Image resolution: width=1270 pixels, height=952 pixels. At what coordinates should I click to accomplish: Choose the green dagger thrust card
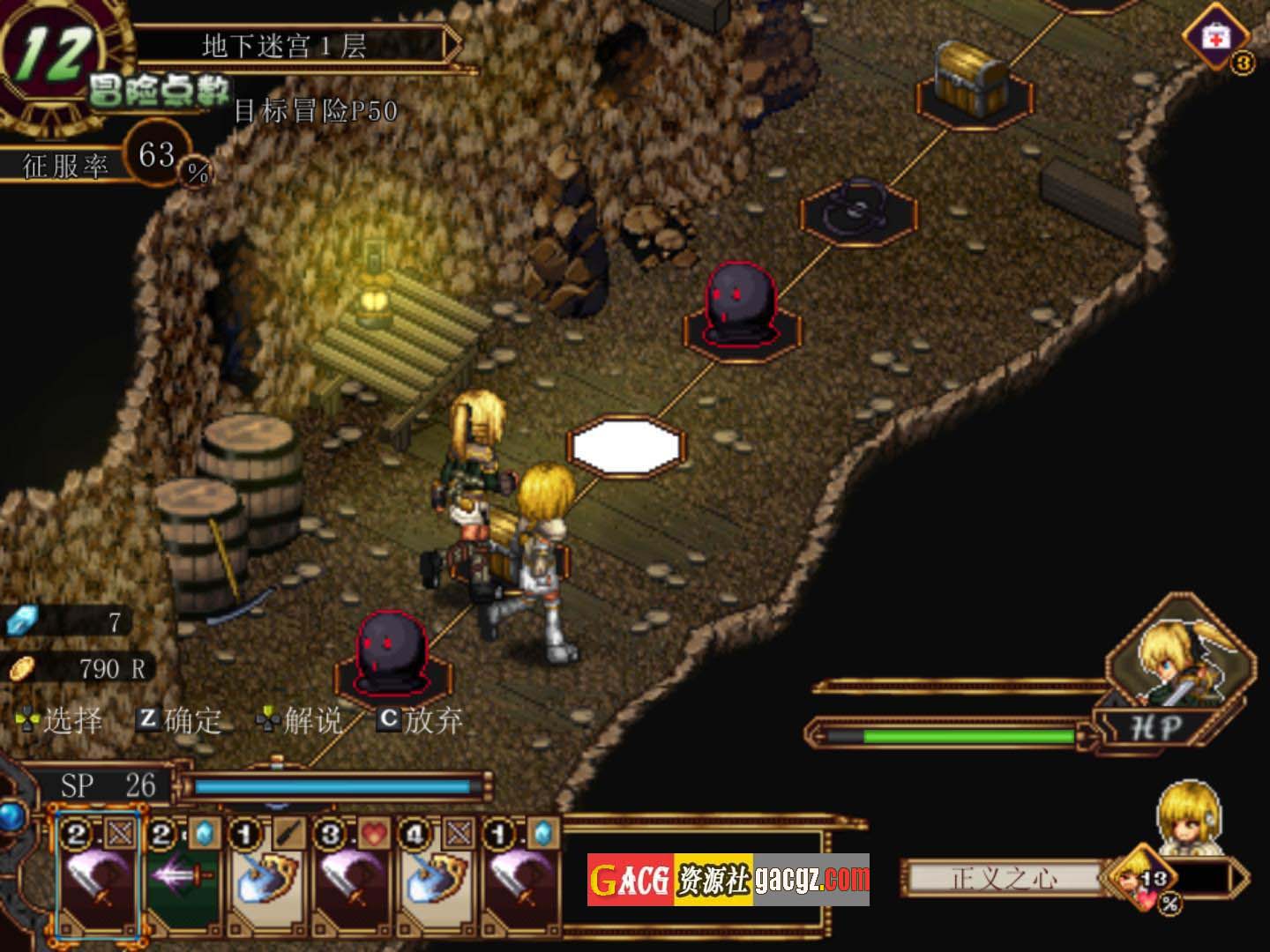[182, 877]
